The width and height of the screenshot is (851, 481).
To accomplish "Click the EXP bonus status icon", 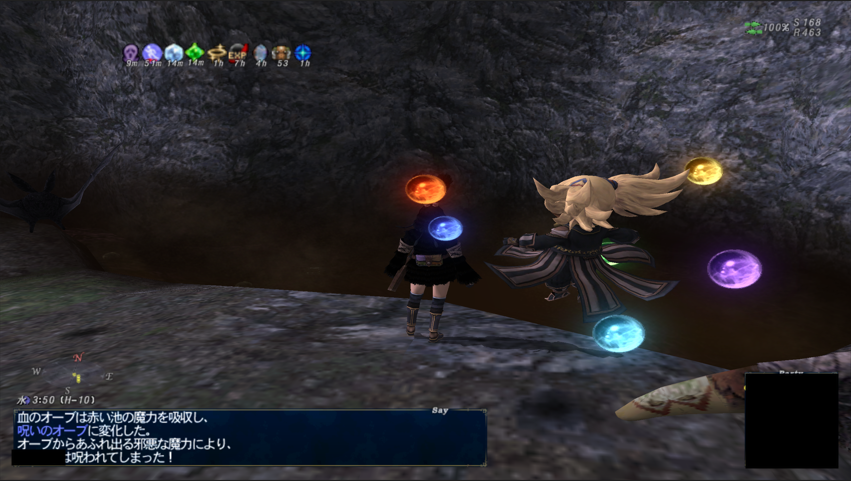I will (x=238, y=52).
